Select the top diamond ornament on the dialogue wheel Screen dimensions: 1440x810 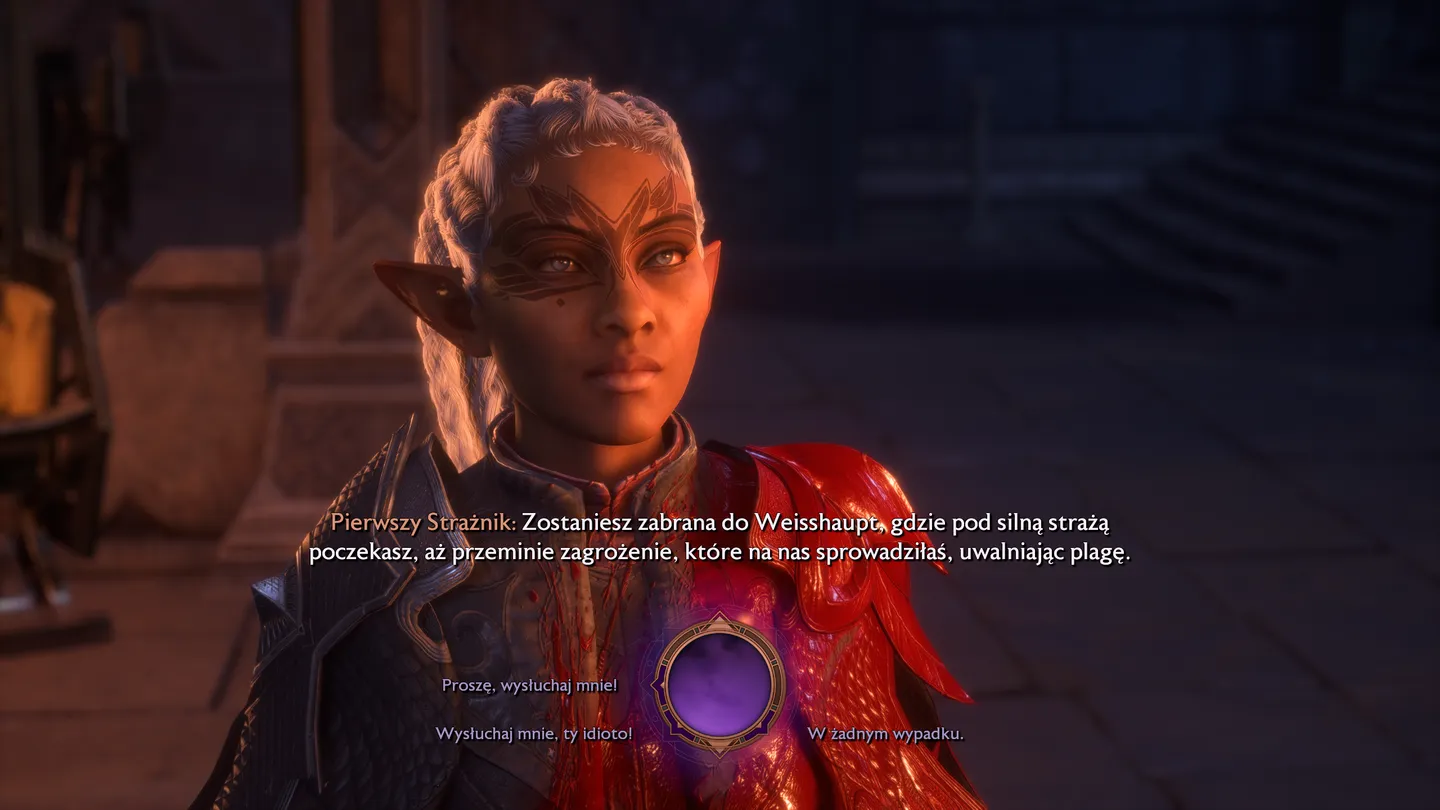pos(719,618)
